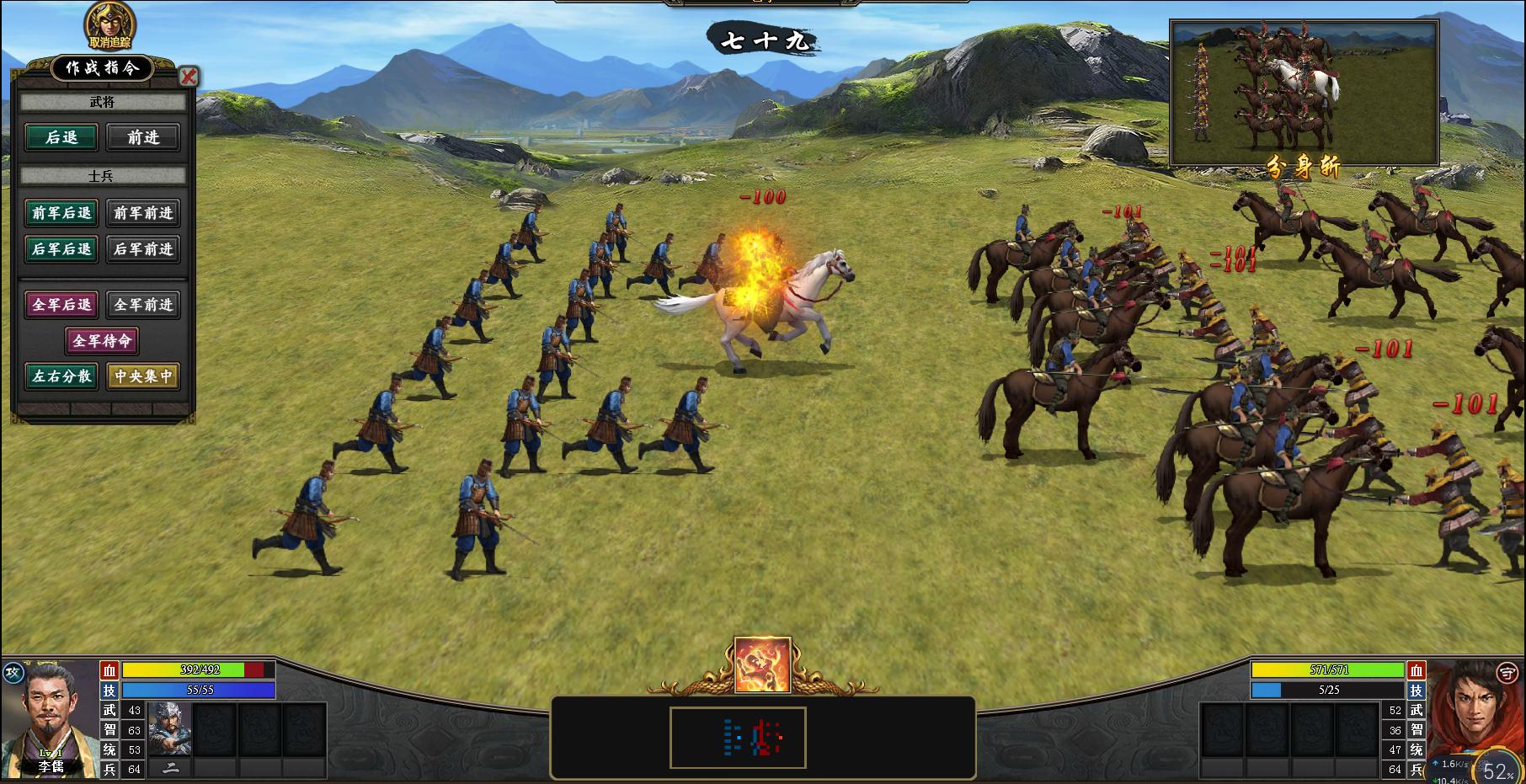Screen dimensions: 1526x784
Task: Click the battlefield minimap radar
Action: pos(738,738)
